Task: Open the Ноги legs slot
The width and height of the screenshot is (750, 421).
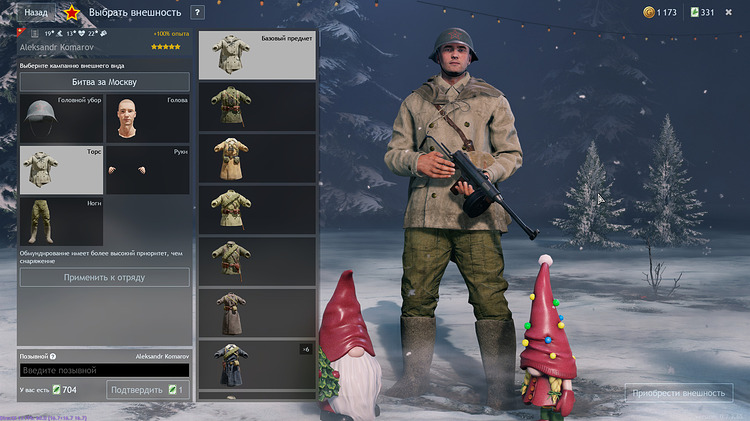Action: coord(61,221)
